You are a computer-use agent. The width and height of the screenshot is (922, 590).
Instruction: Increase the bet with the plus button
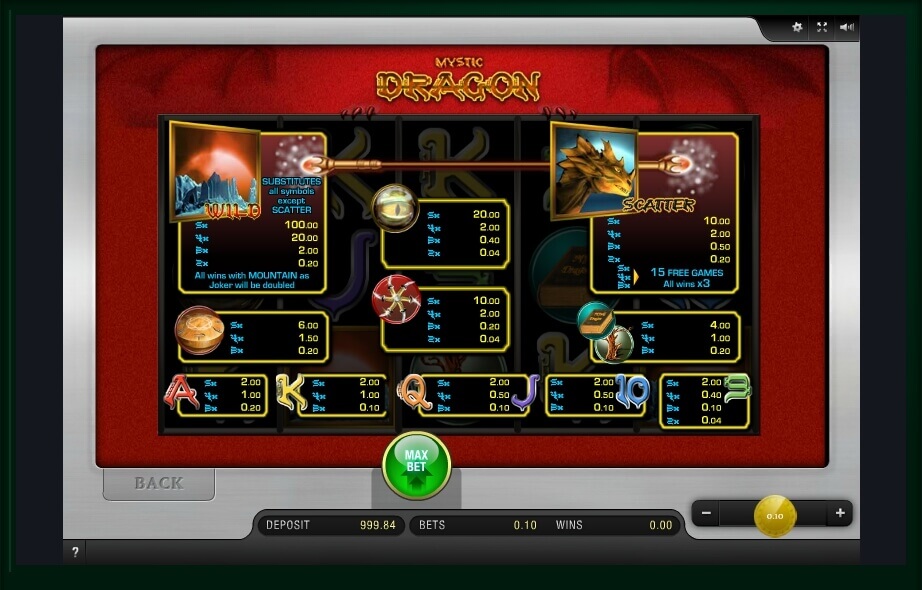tap(840, 513)
